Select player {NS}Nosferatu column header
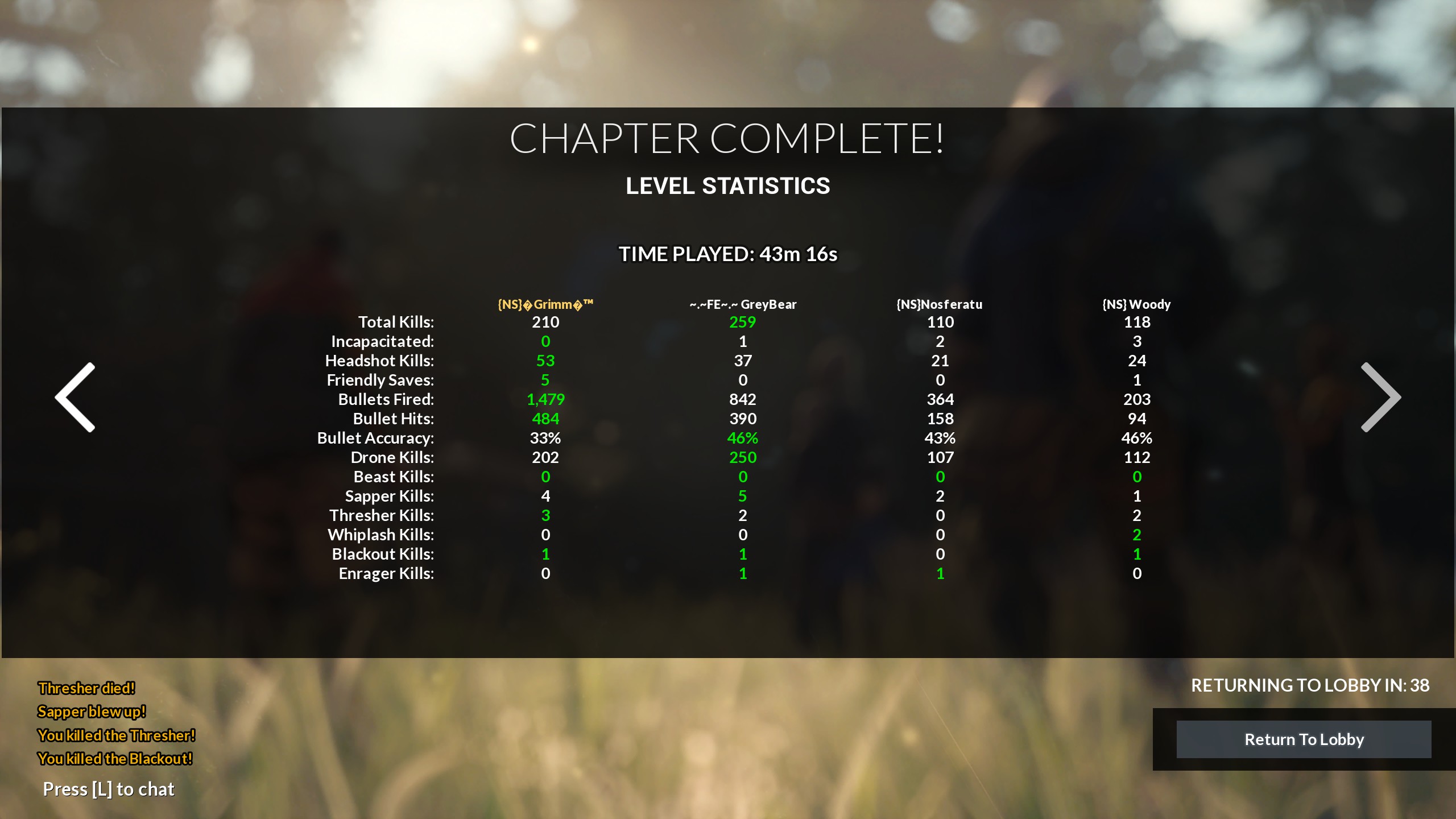This screenshot has width=1456, height=819. point(940,304)
